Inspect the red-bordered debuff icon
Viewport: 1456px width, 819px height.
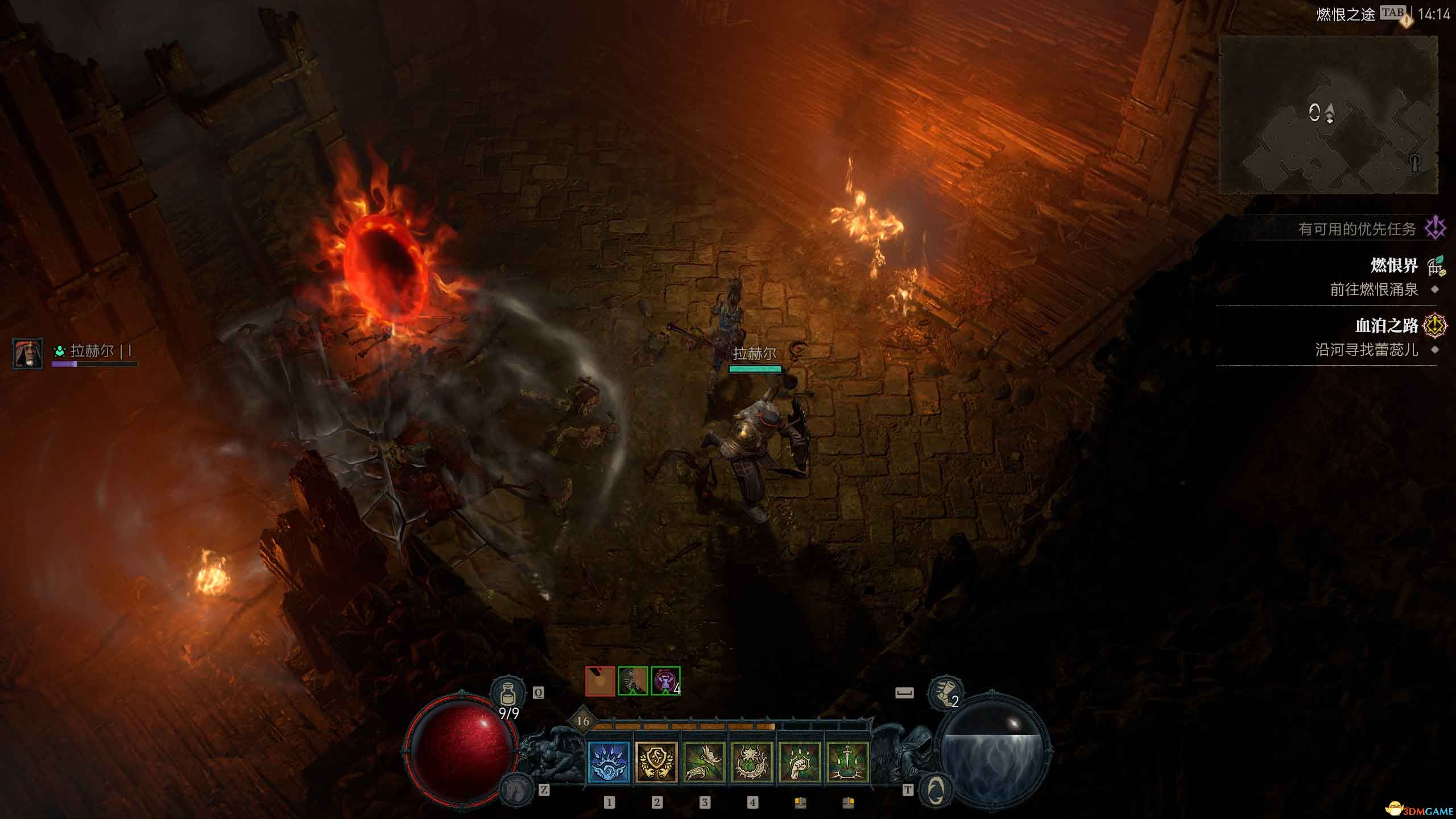pos(600,681)
